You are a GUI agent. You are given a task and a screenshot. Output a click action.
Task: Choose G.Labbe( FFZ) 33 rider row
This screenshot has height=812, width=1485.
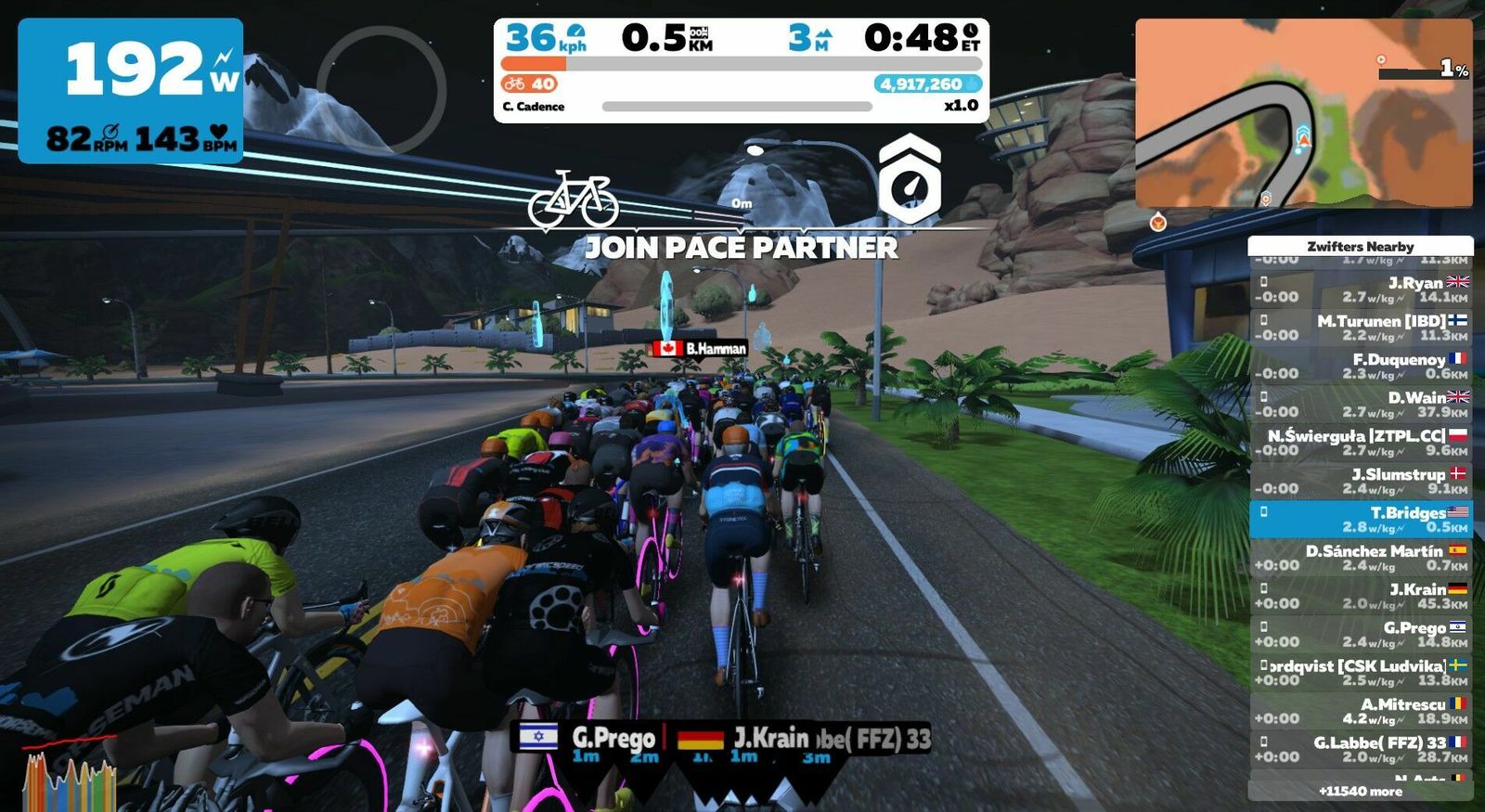(x=1361, y=748)
